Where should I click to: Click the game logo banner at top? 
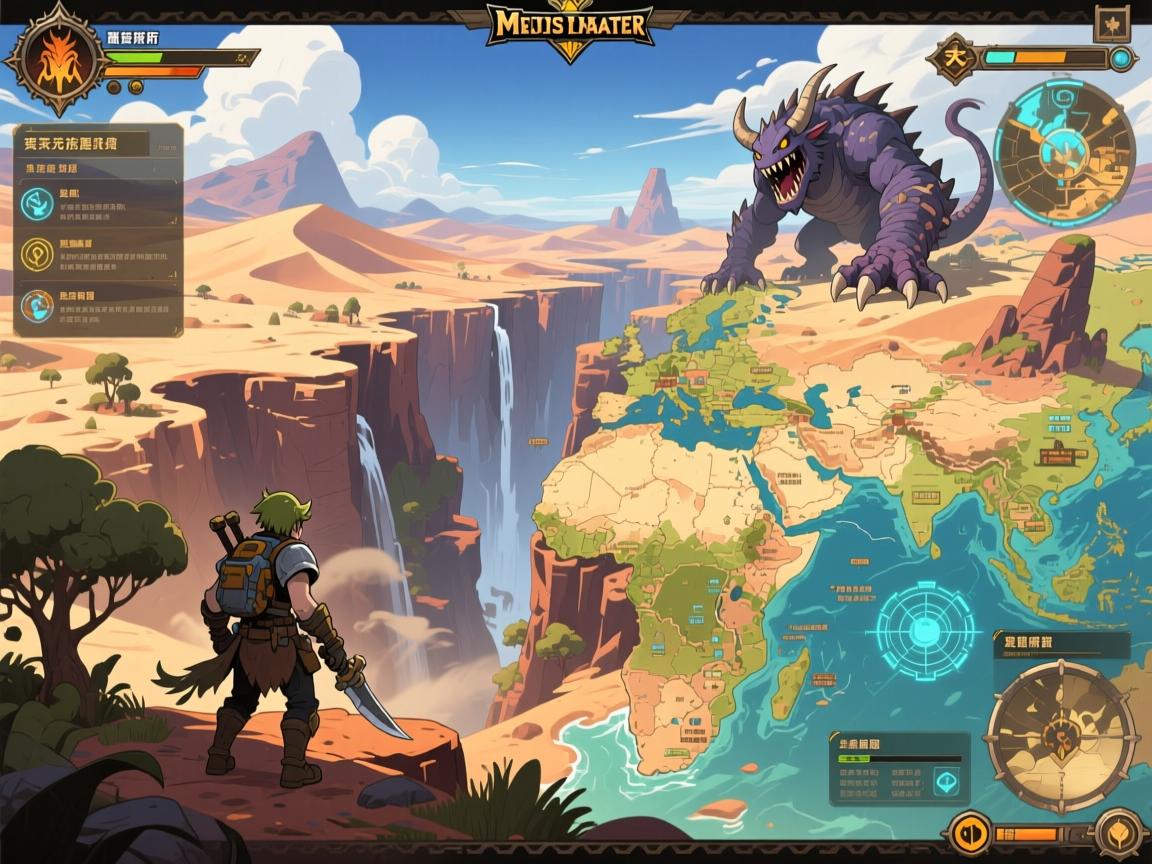pos(570,25)
